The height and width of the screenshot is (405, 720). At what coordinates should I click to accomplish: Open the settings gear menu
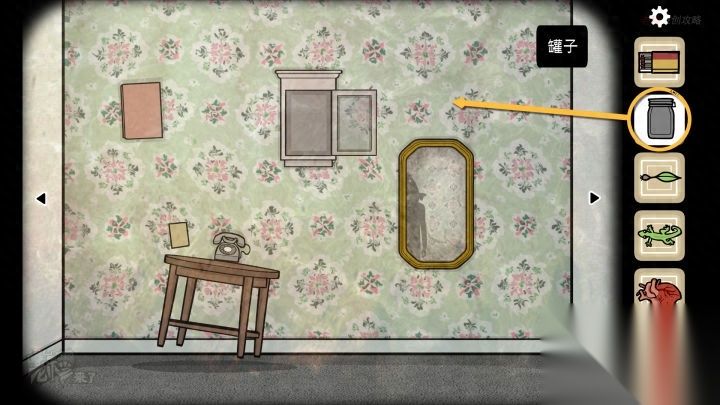pos(659,16)
